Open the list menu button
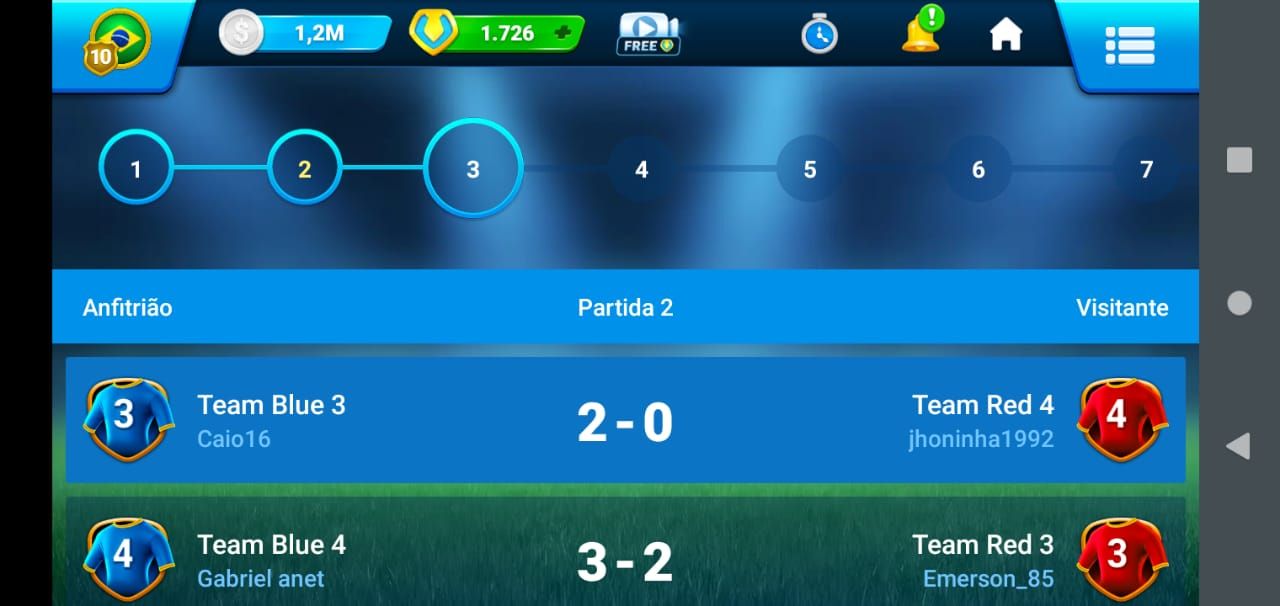 (1130, 45)
